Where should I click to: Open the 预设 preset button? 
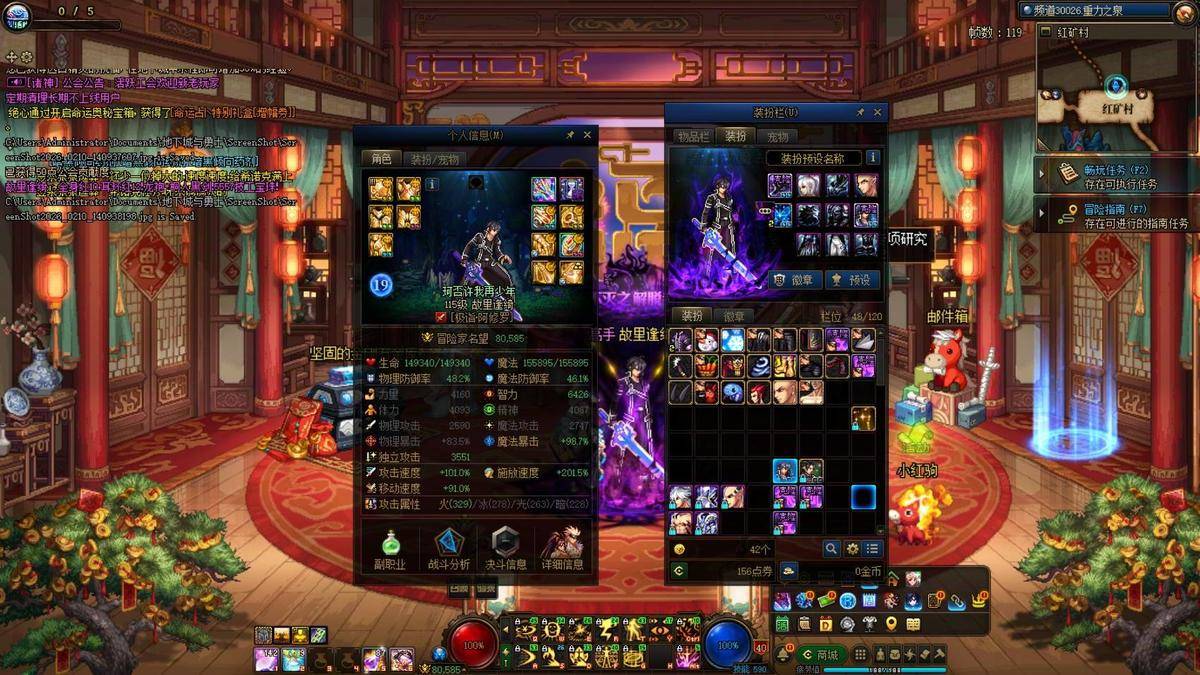coord(851,280)
